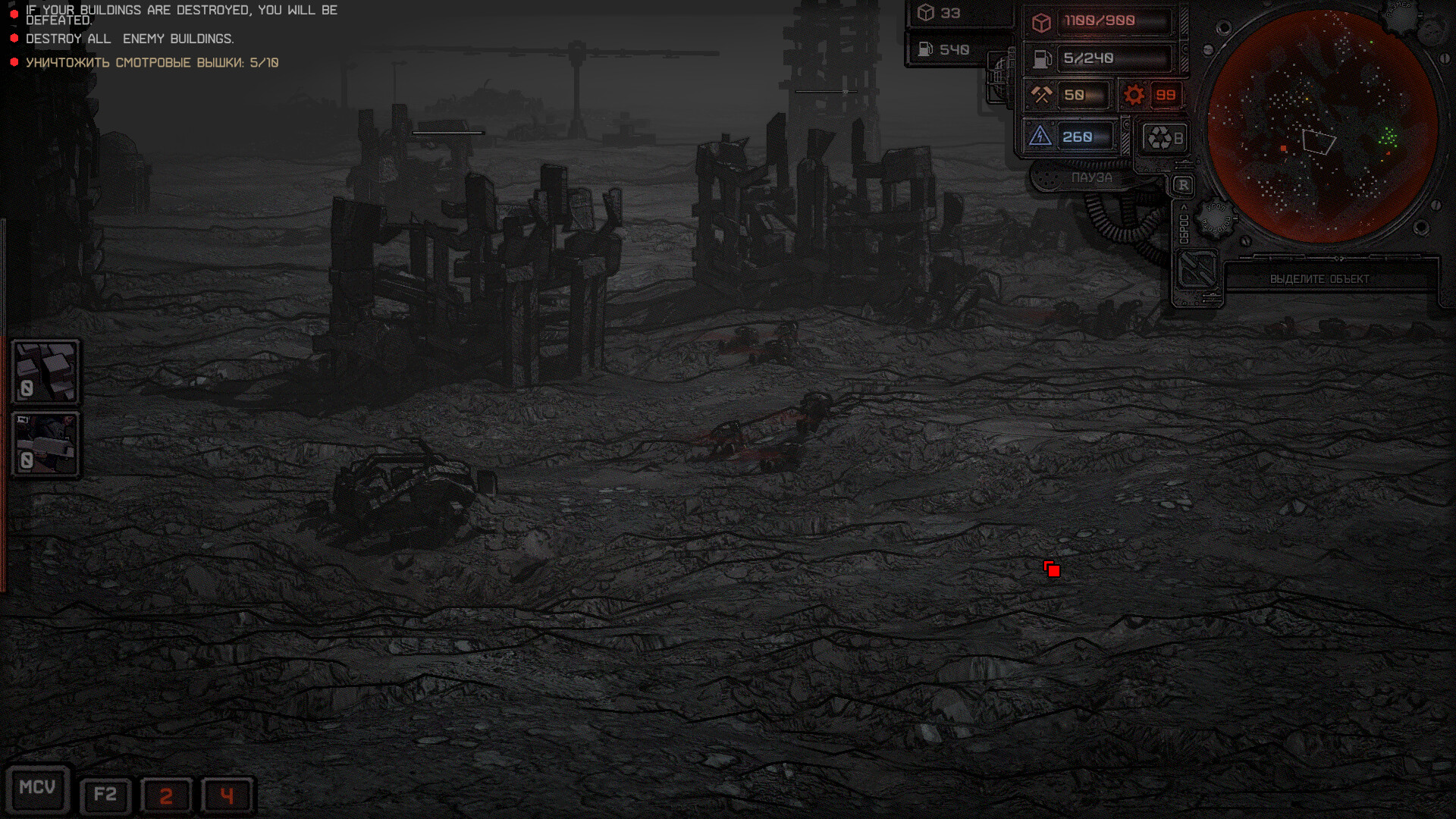The width and height of the screenshot is (1456, 819).
Task: Click the orange gear icon showing 99
Action: click(1134, 94)
